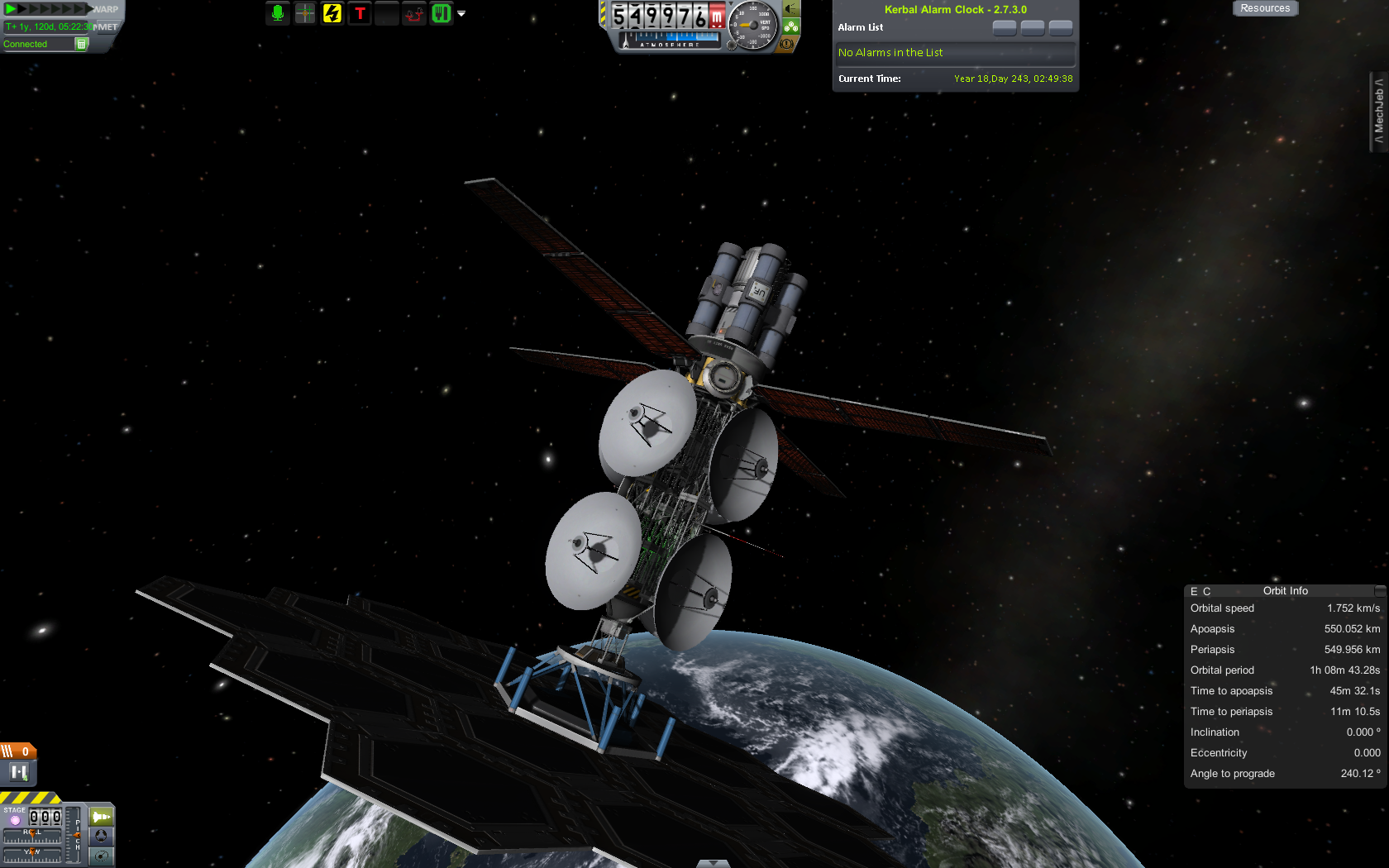Open the red docking claw toolbar icon
Screen dimensions: 1389x868
[x=414, y=13]
